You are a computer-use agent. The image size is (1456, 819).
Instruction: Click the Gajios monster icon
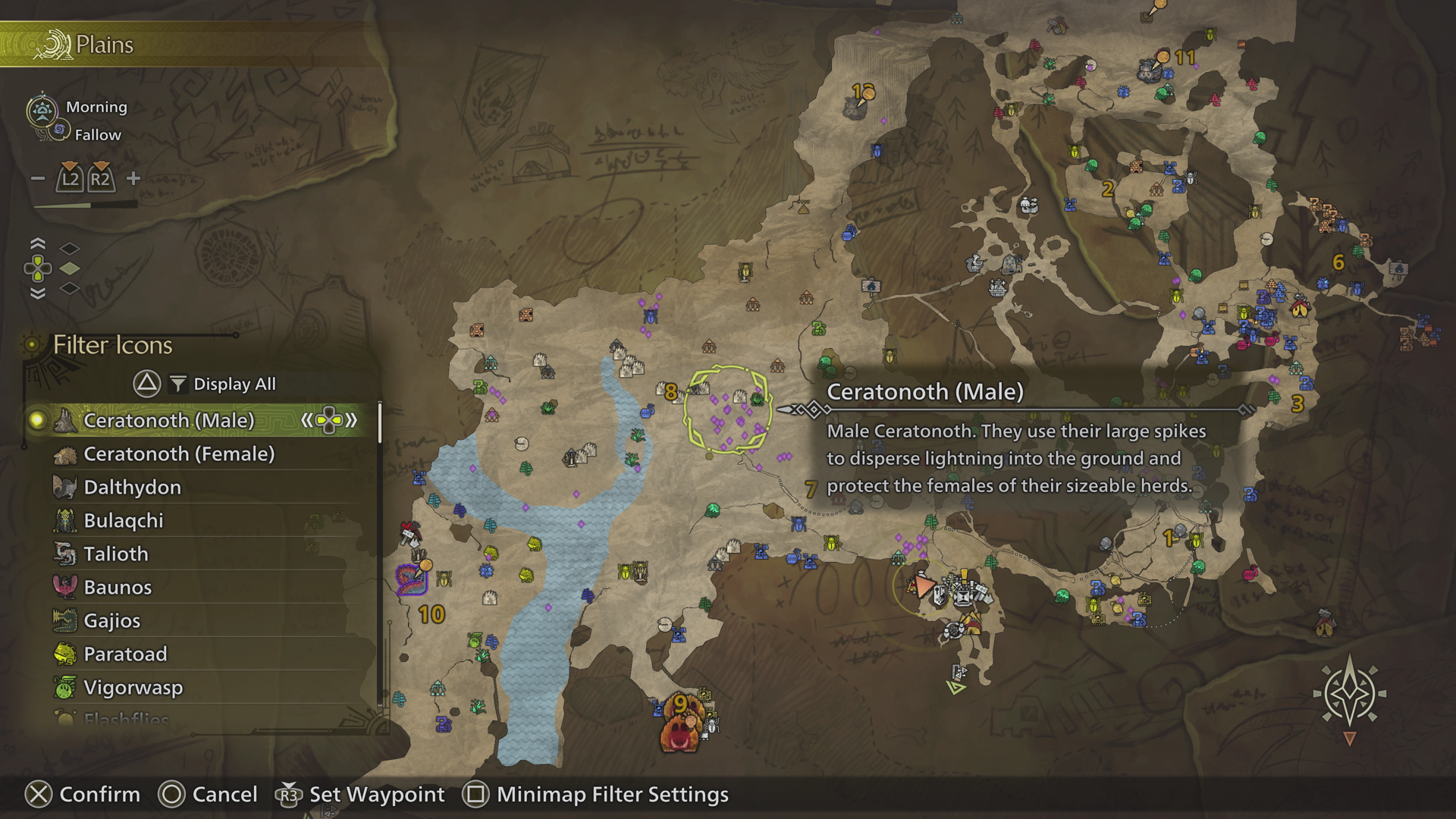(65, 620)
